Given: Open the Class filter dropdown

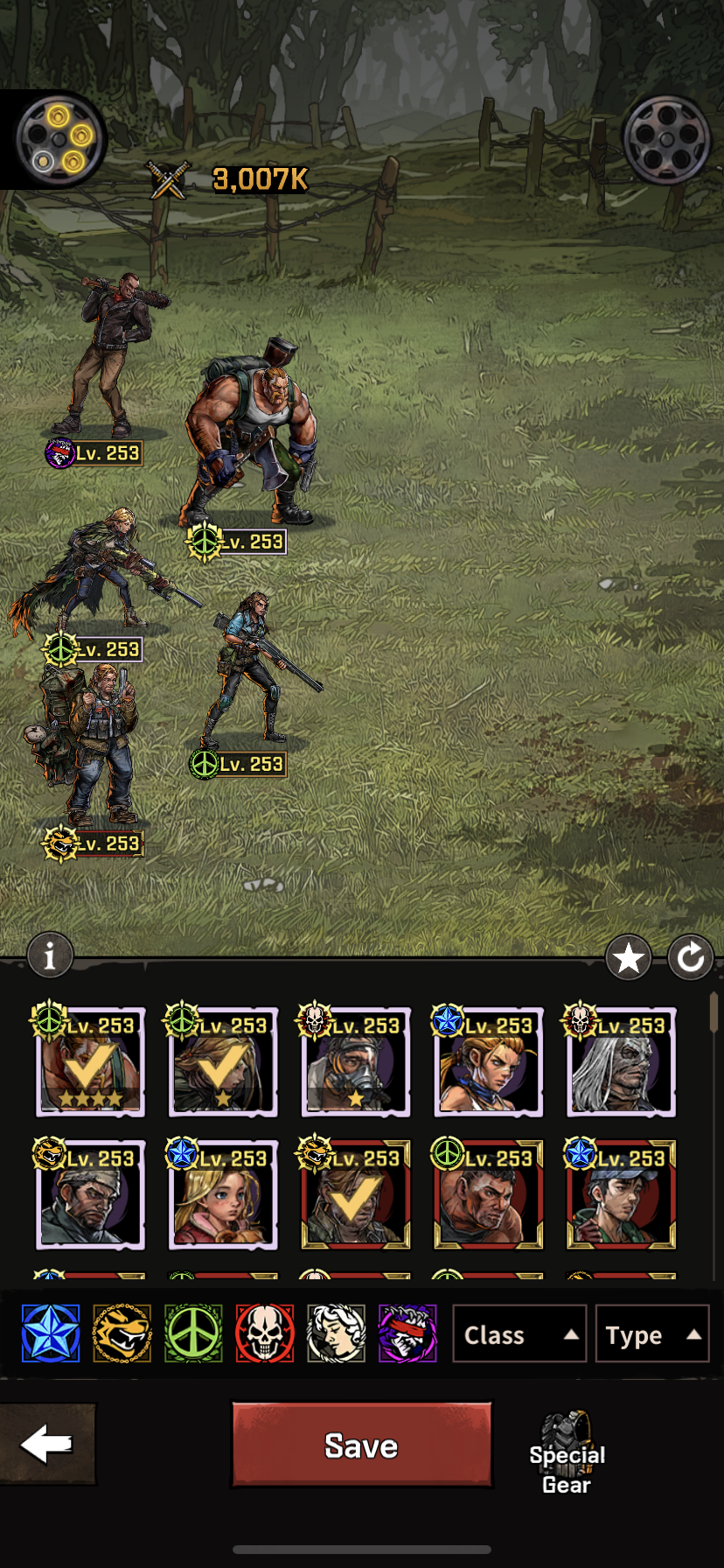Looking at the screenshot, I should 519,1334.
